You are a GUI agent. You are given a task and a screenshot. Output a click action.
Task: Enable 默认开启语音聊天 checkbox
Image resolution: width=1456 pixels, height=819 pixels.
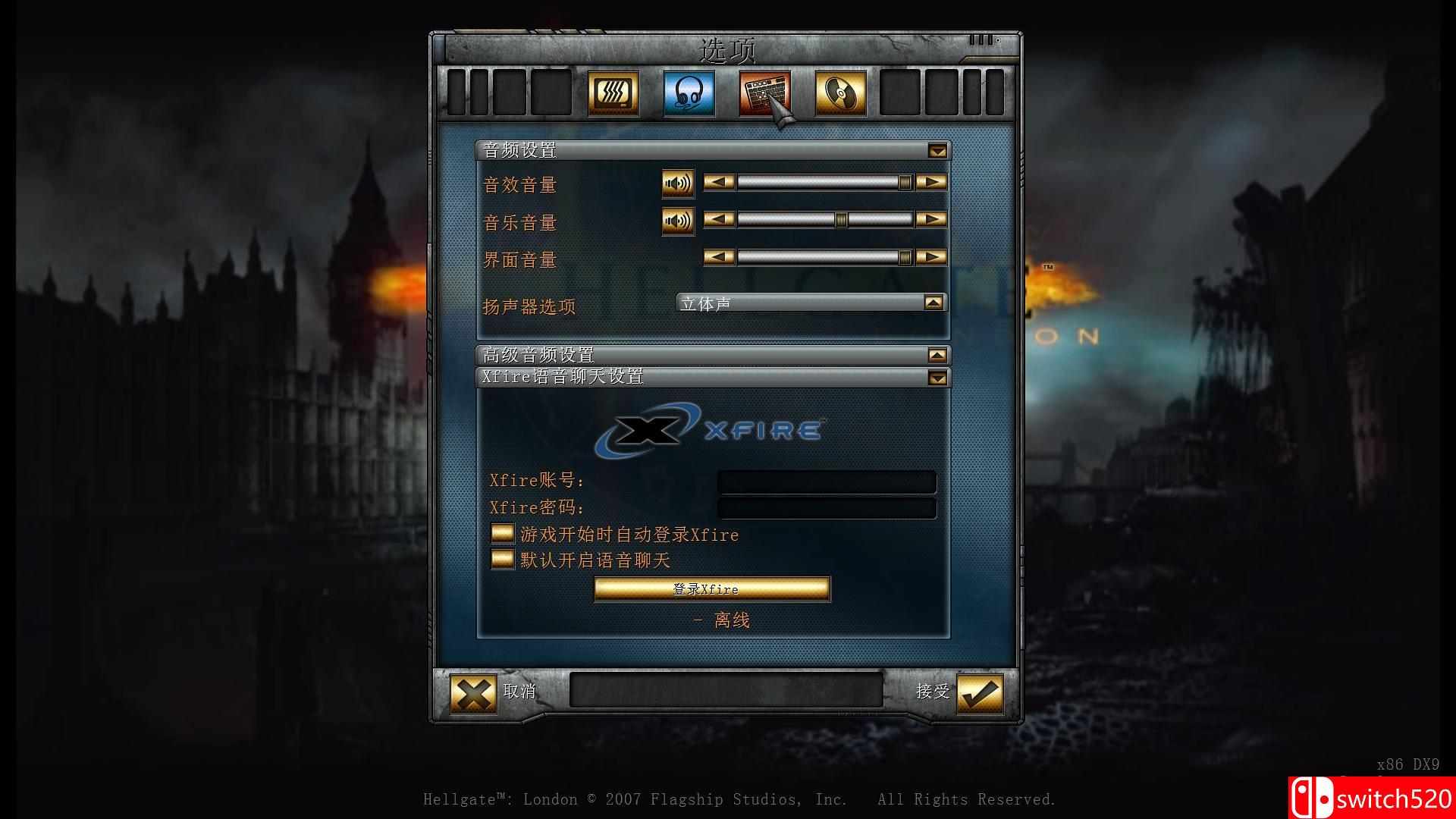coord(501,560)
